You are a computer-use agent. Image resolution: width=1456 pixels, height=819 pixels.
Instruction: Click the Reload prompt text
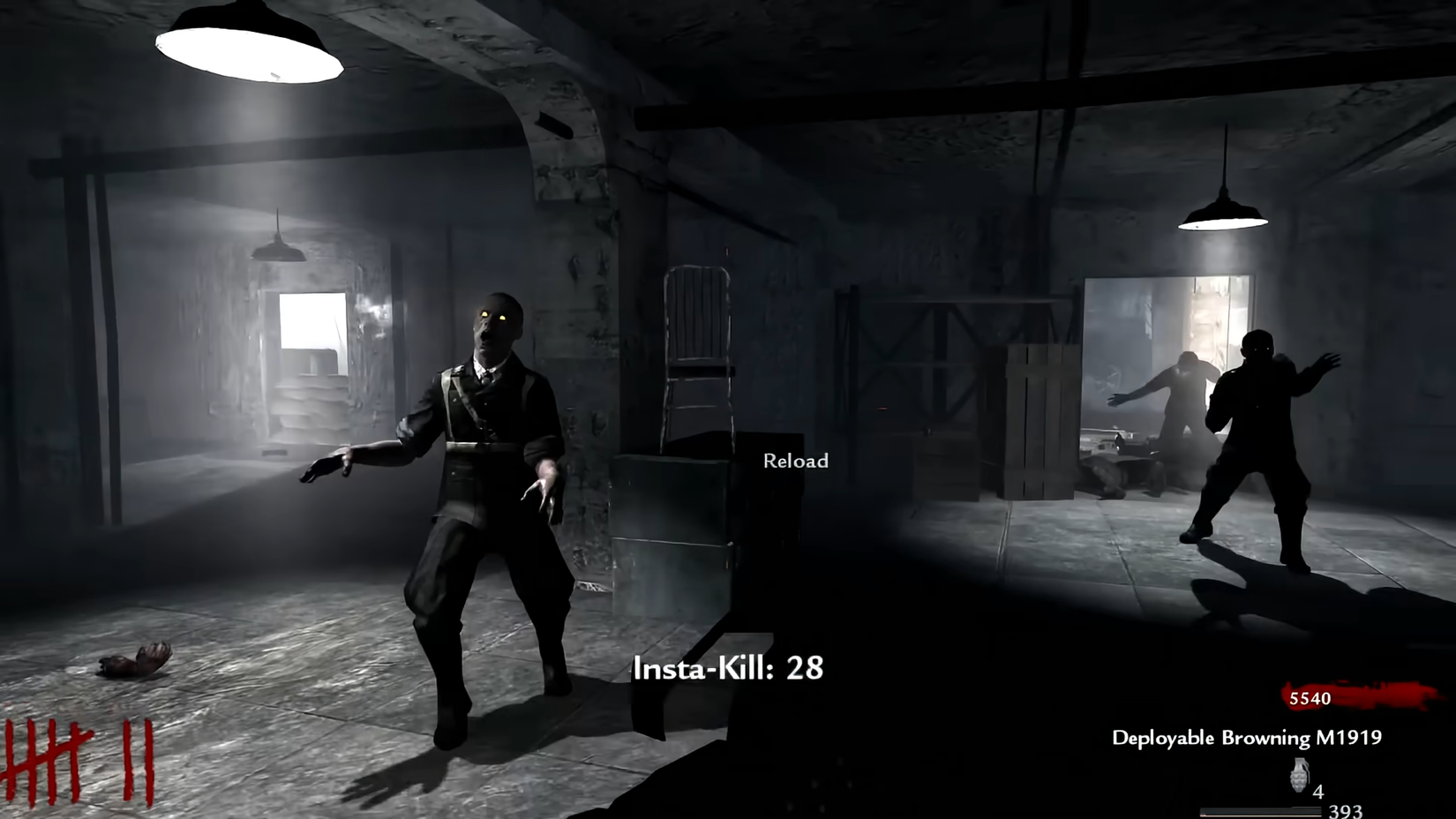[794, 460]
